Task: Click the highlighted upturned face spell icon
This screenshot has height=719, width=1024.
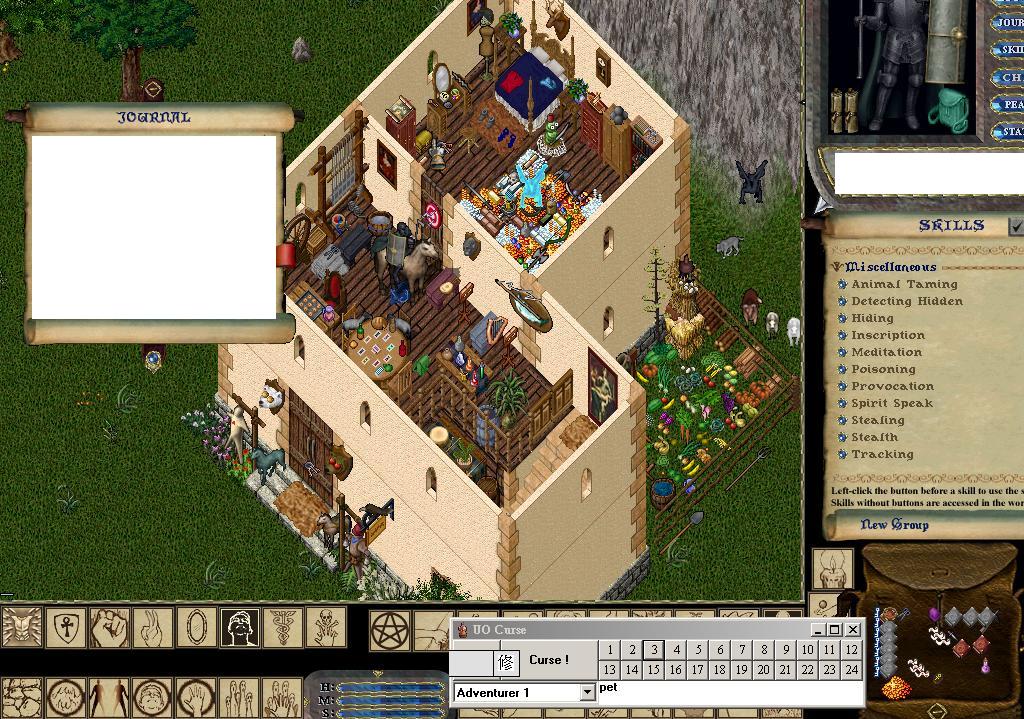Action: coord(240,628)
